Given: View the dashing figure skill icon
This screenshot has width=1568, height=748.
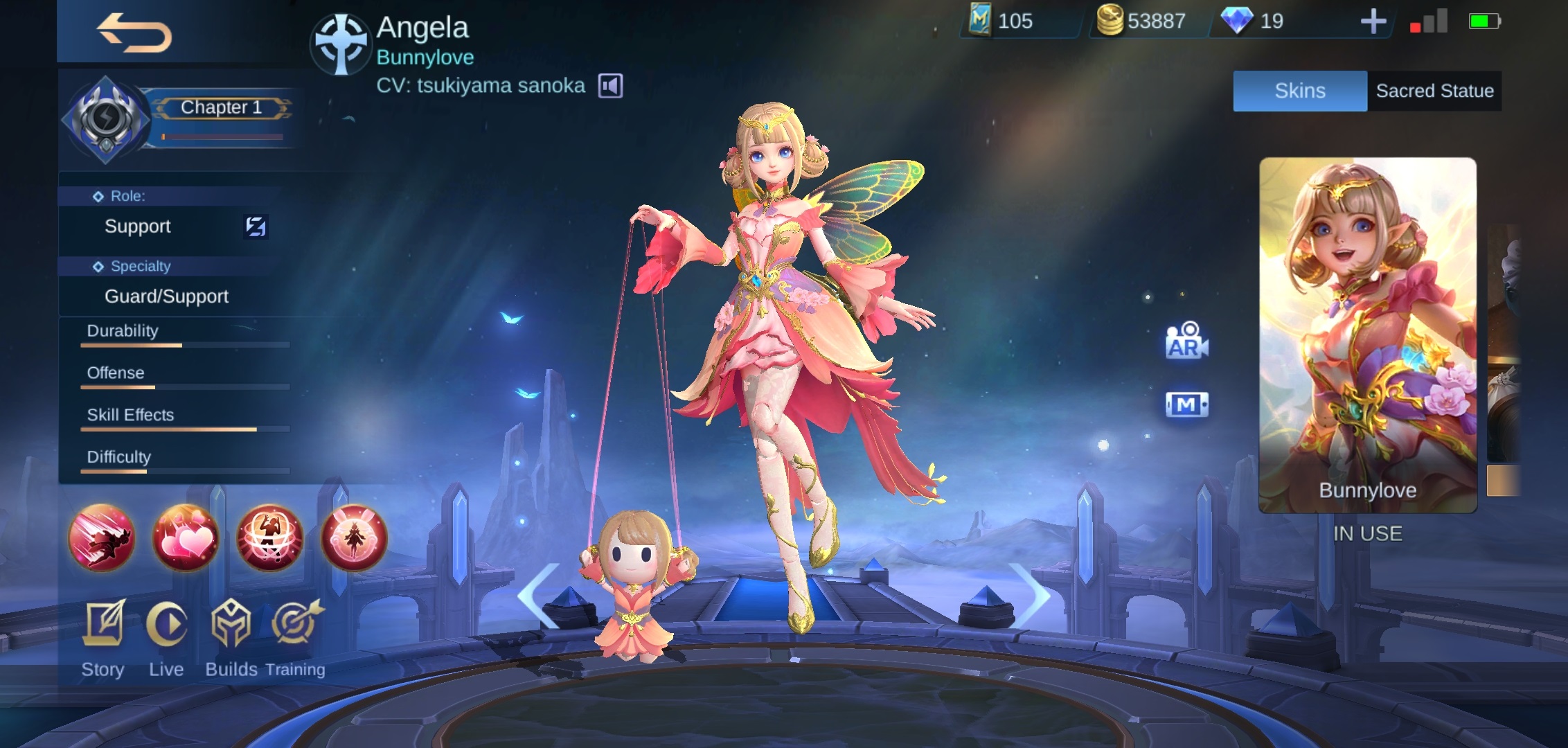Looking at the screenshot, I should (102, 538).
